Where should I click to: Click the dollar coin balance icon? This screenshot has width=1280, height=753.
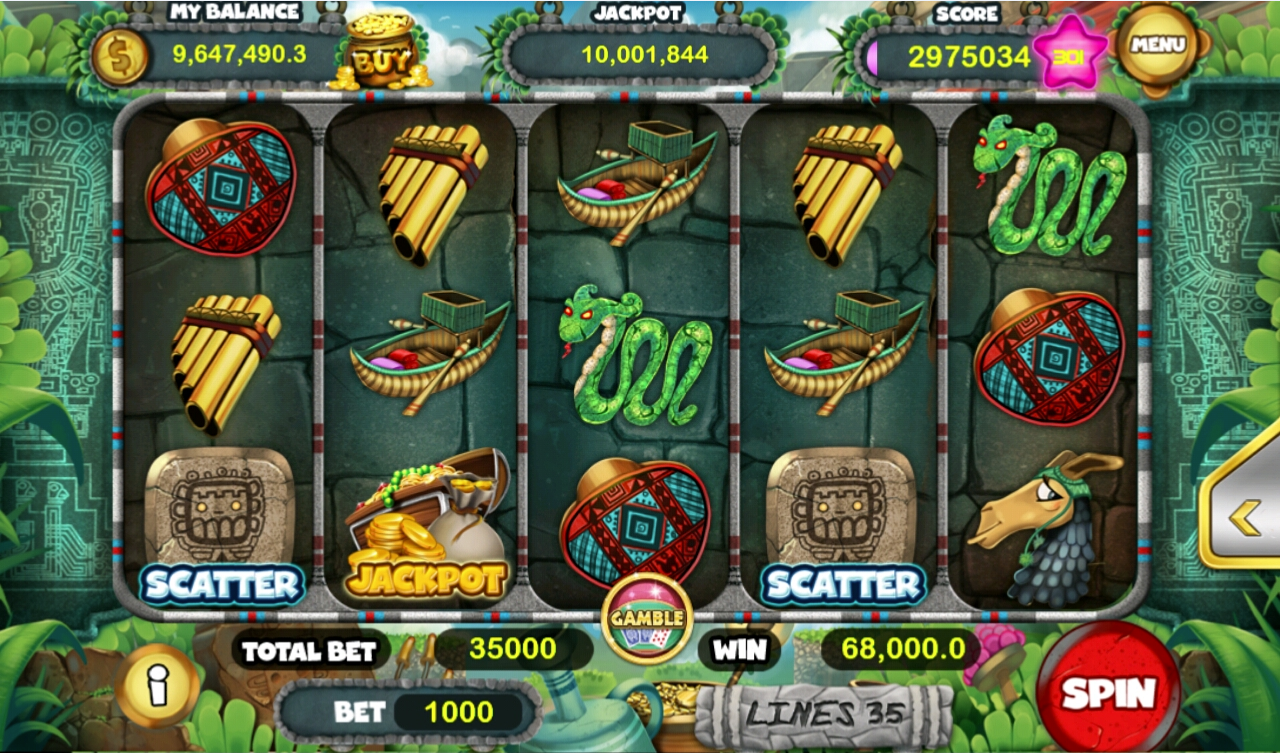[x=120, y=56]
